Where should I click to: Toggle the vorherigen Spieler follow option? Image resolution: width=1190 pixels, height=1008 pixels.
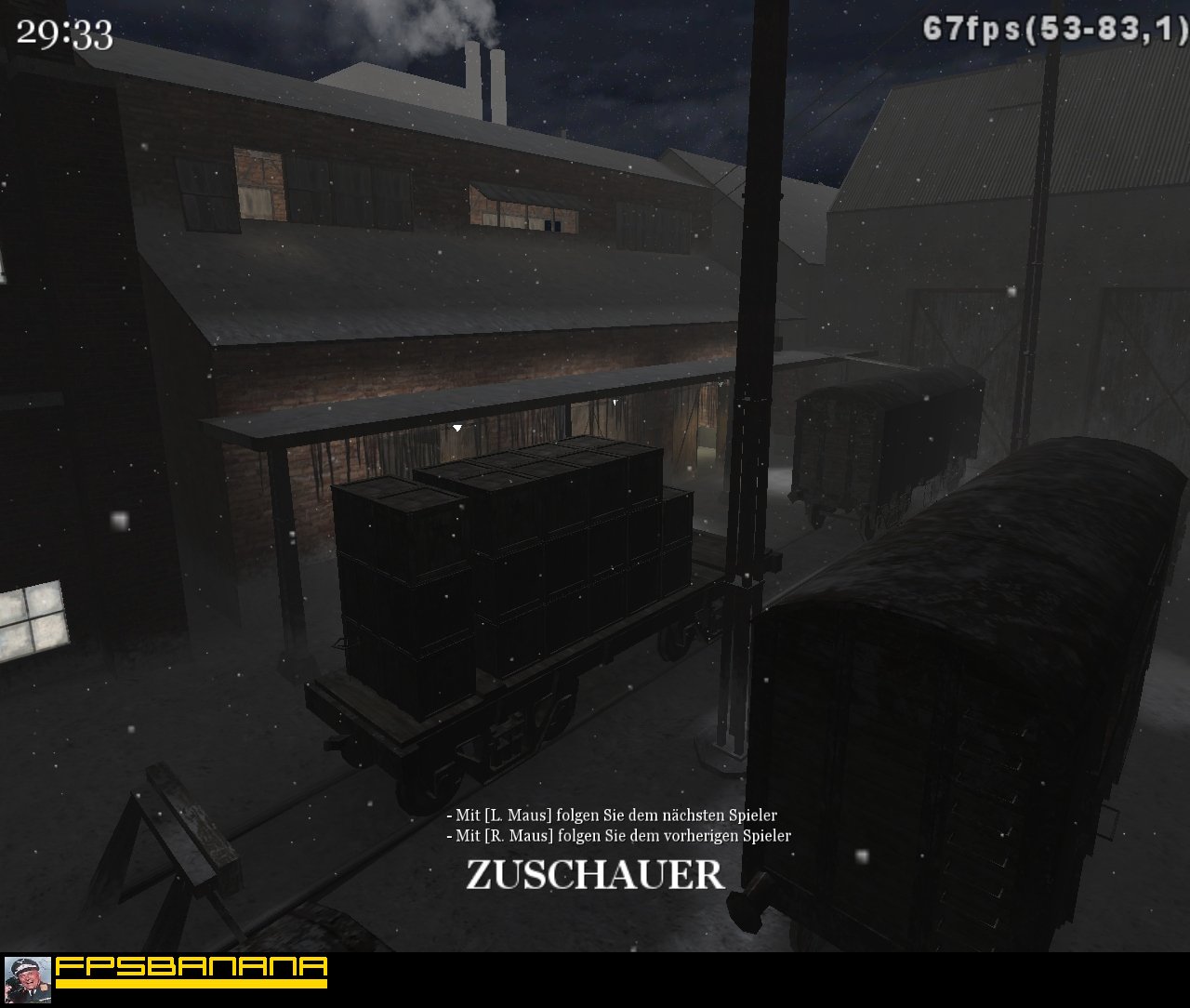click(621, 835)
